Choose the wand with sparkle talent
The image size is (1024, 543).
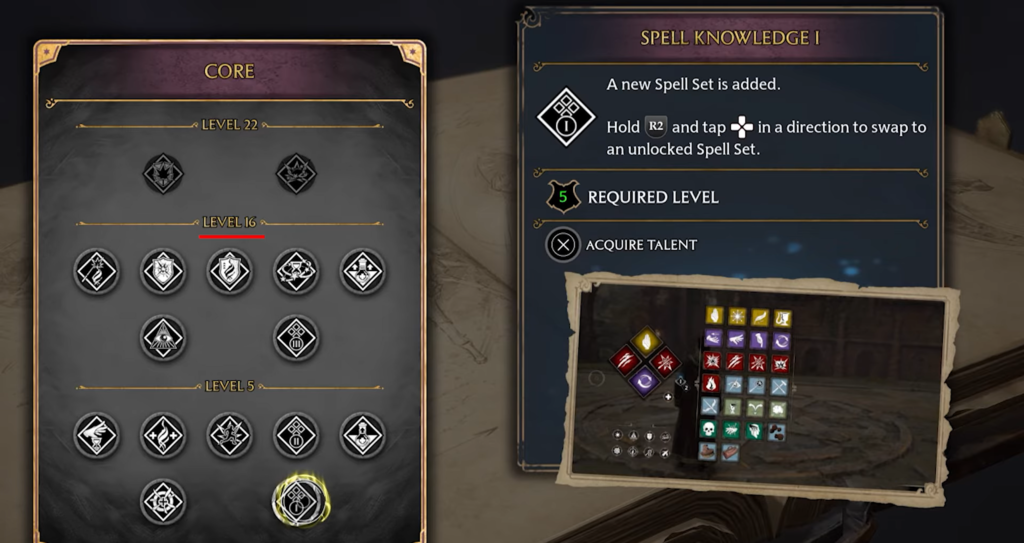point(96,271)
